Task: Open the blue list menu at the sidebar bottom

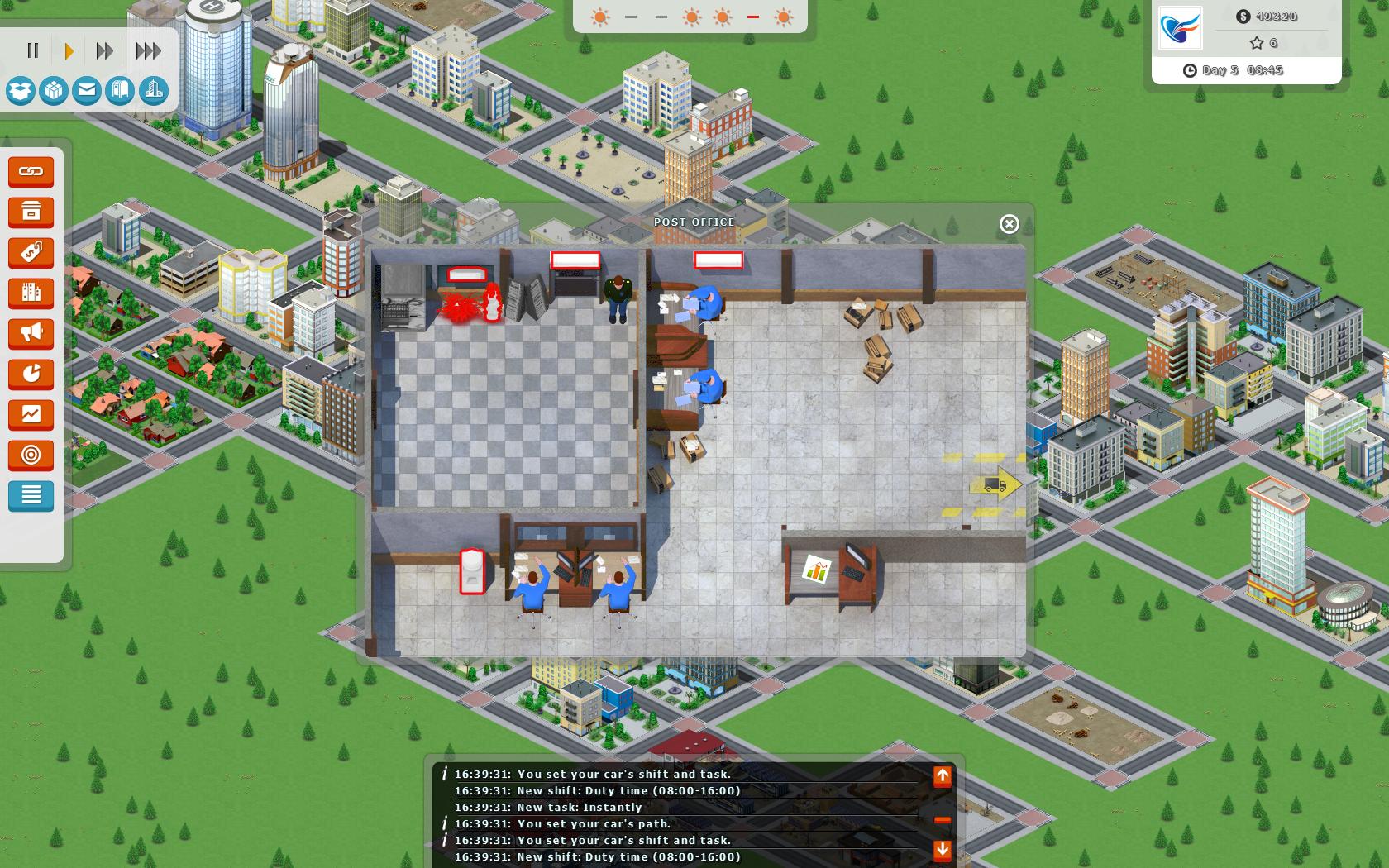Action: [x=31, y=496]
